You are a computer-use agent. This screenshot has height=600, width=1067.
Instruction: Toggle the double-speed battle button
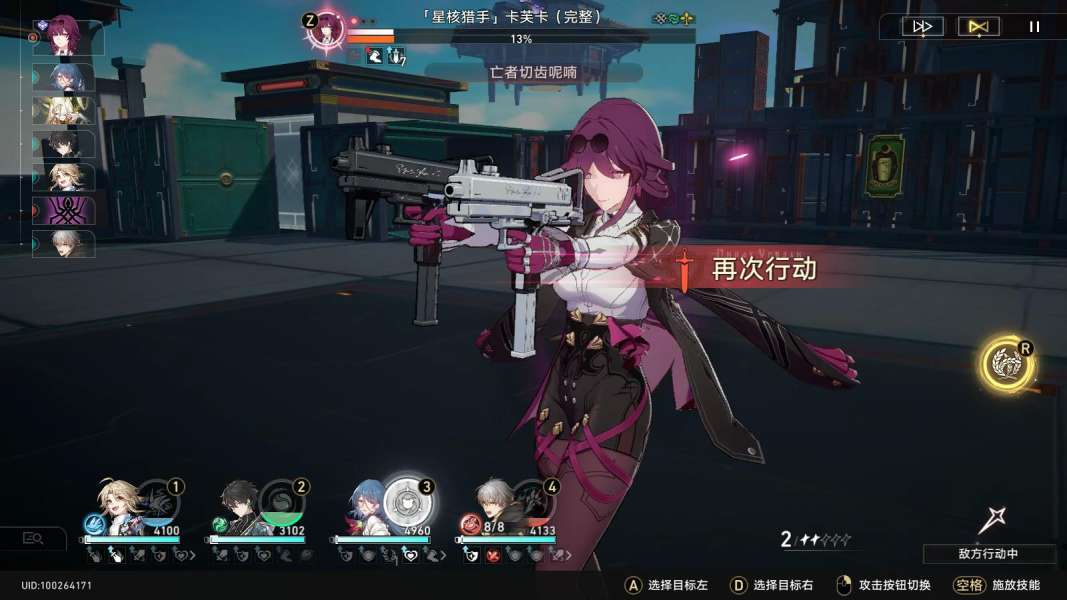(922, 27)
